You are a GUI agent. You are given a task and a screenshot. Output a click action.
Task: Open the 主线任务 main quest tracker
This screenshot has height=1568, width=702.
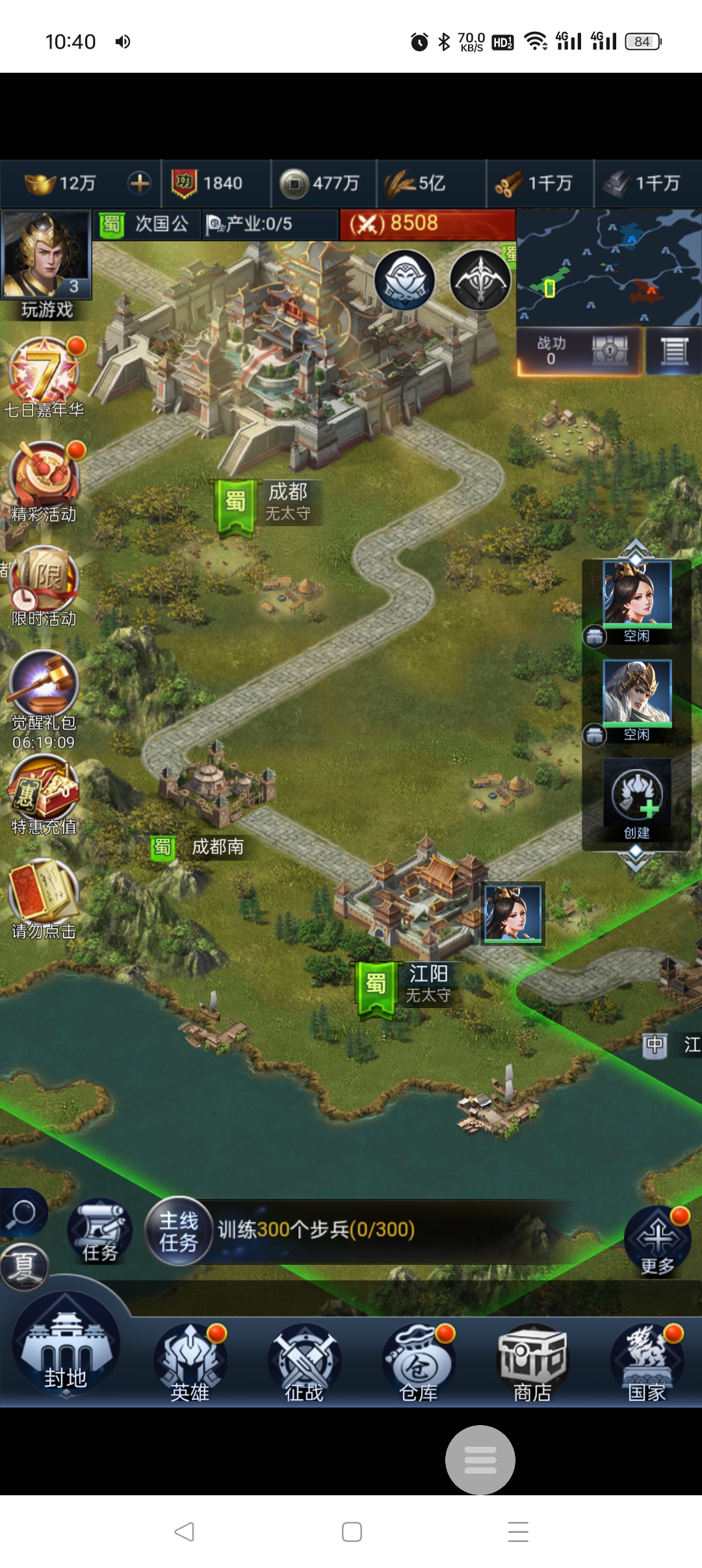tap(179, 1231)
